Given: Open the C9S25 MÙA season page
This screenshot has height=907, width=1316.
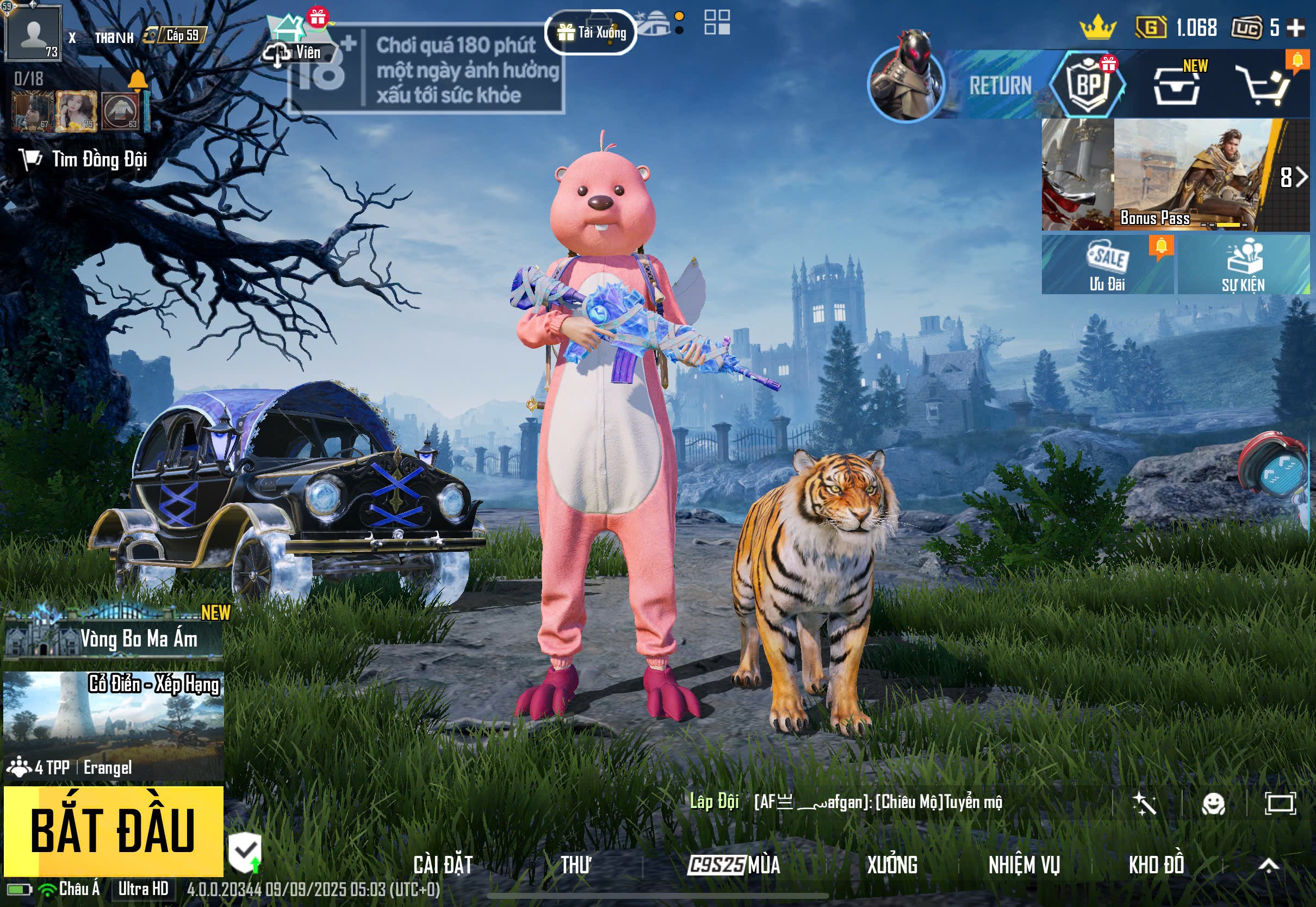Looking at the screenshot, I should 734,865.
